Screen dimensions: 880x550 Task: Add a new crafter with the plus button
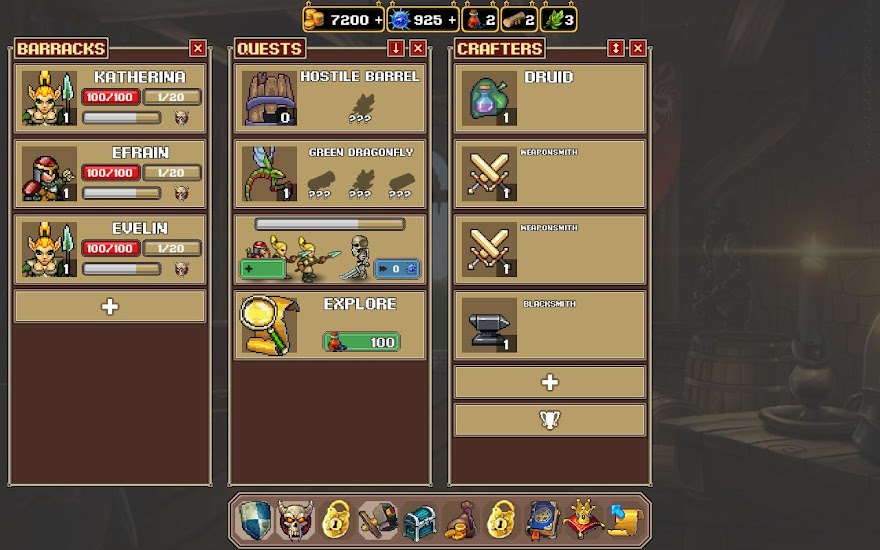[550, 382]
